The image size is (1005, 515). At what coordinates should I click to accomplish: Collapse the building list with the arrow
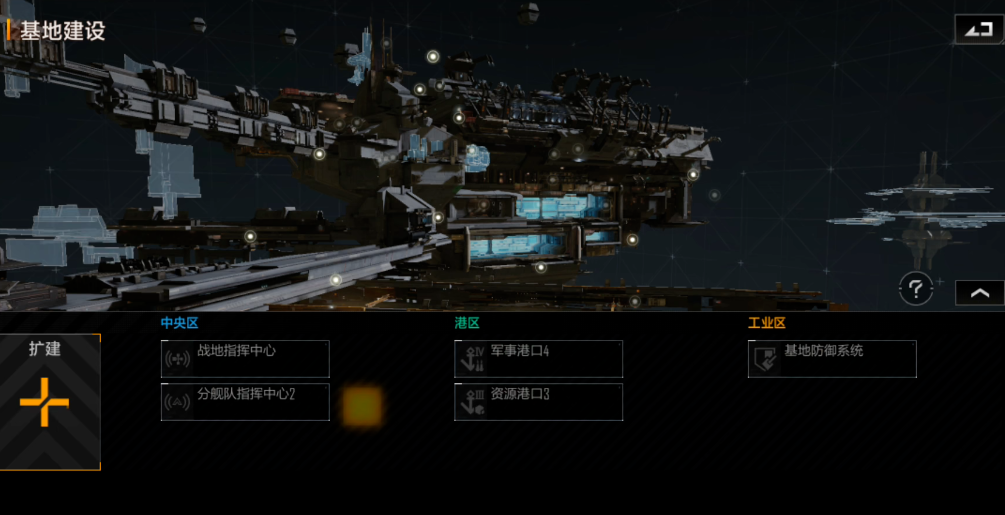[x=979, y=292]
